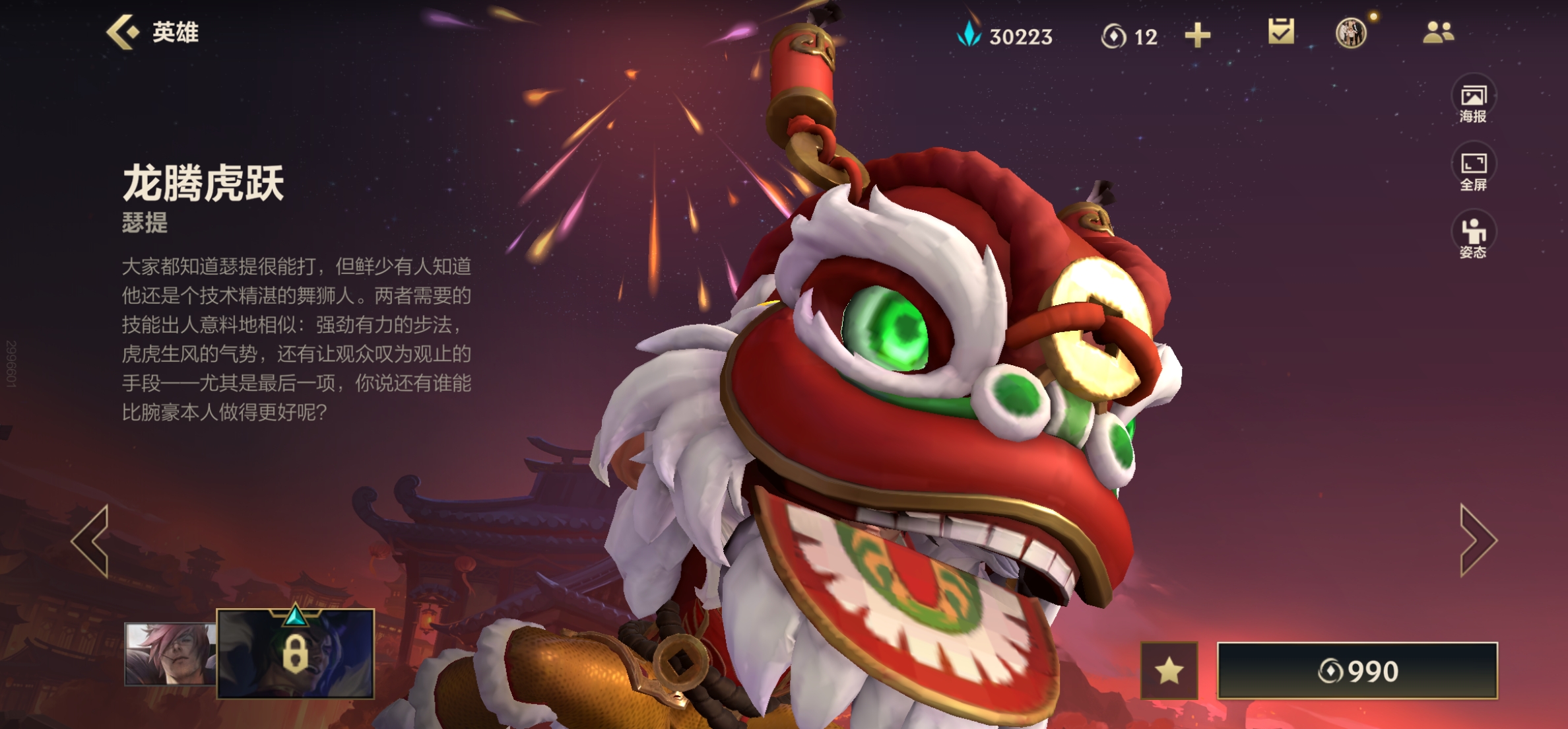Switch to fullscreen view (全屏)
The height and width of the screenshot is (729, 1568).
tap(1473, 170)
